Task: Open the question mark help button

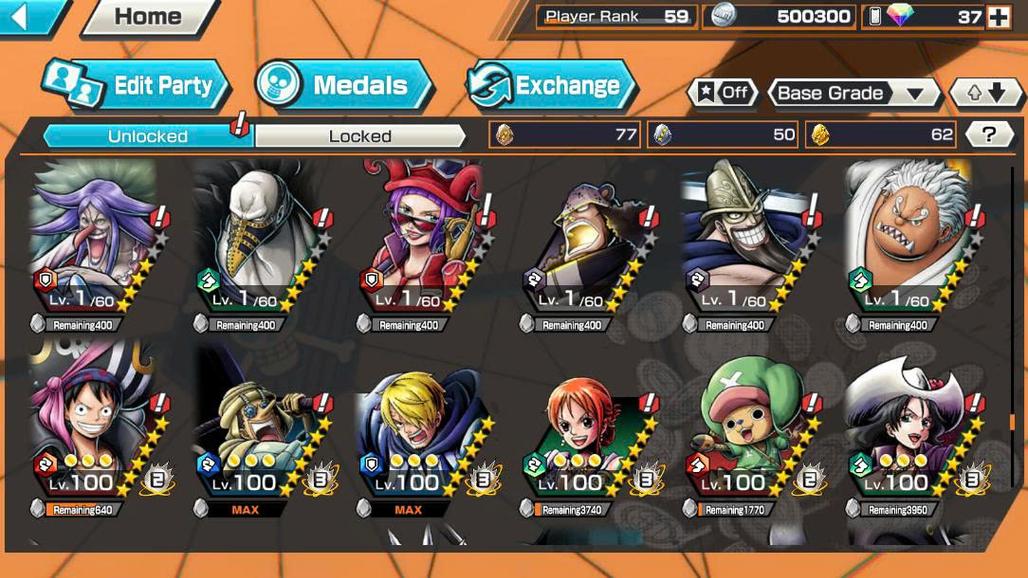Action: coord(989,135)
